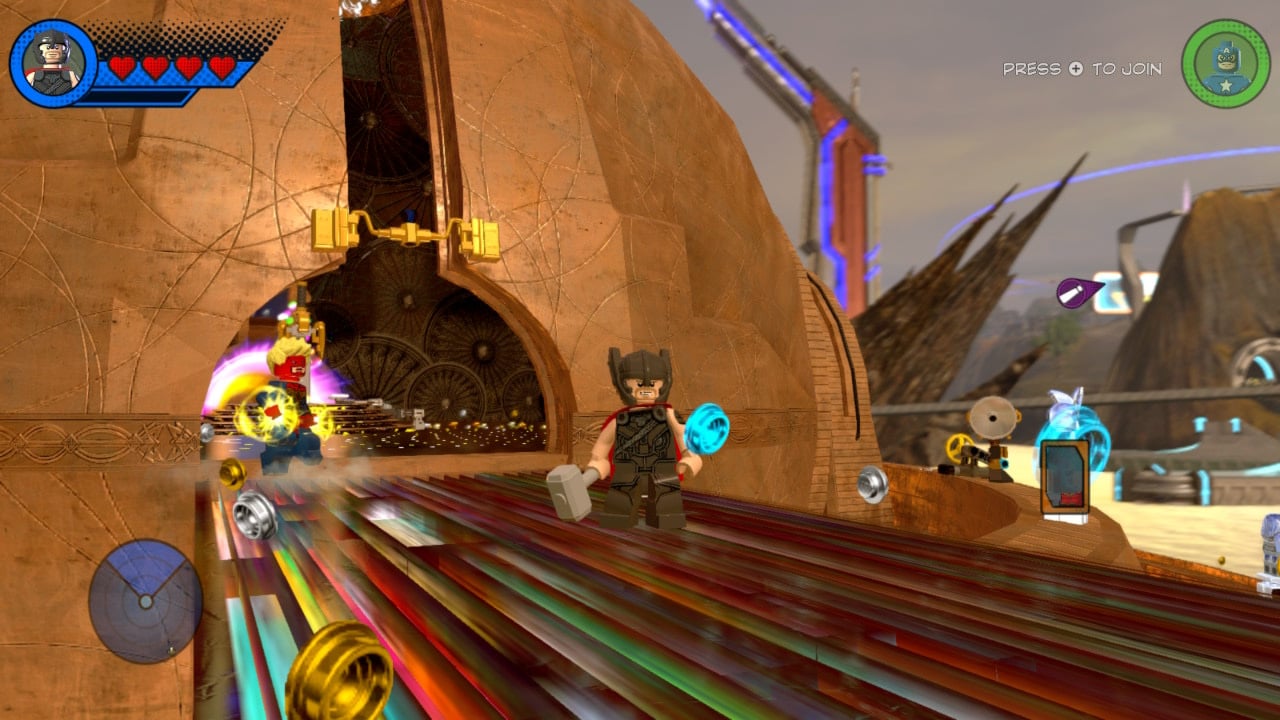Select the first red heart icon

point(122,68)
